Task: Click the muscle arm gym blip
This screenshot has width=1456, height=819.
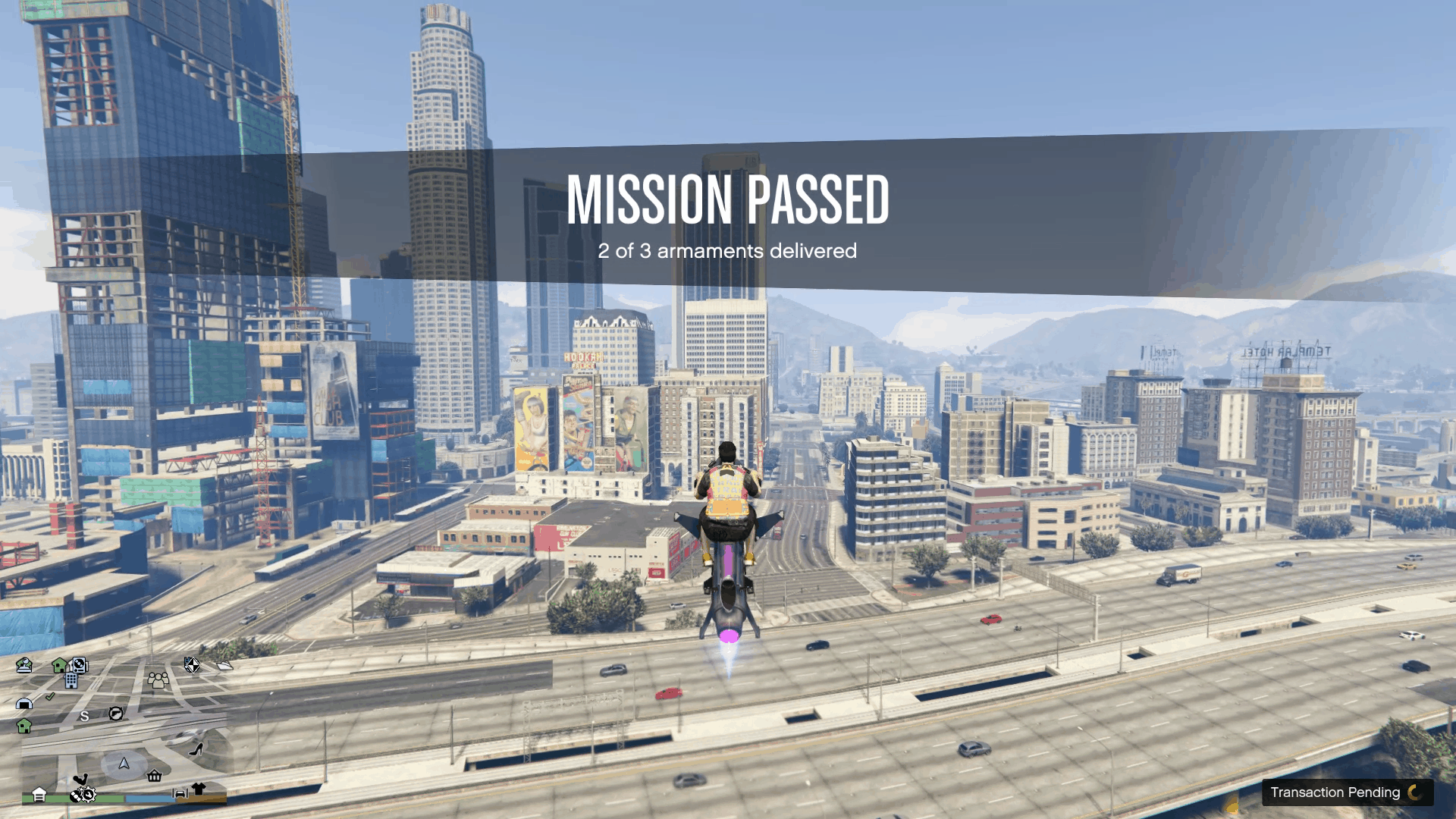Action: [82, 779]
